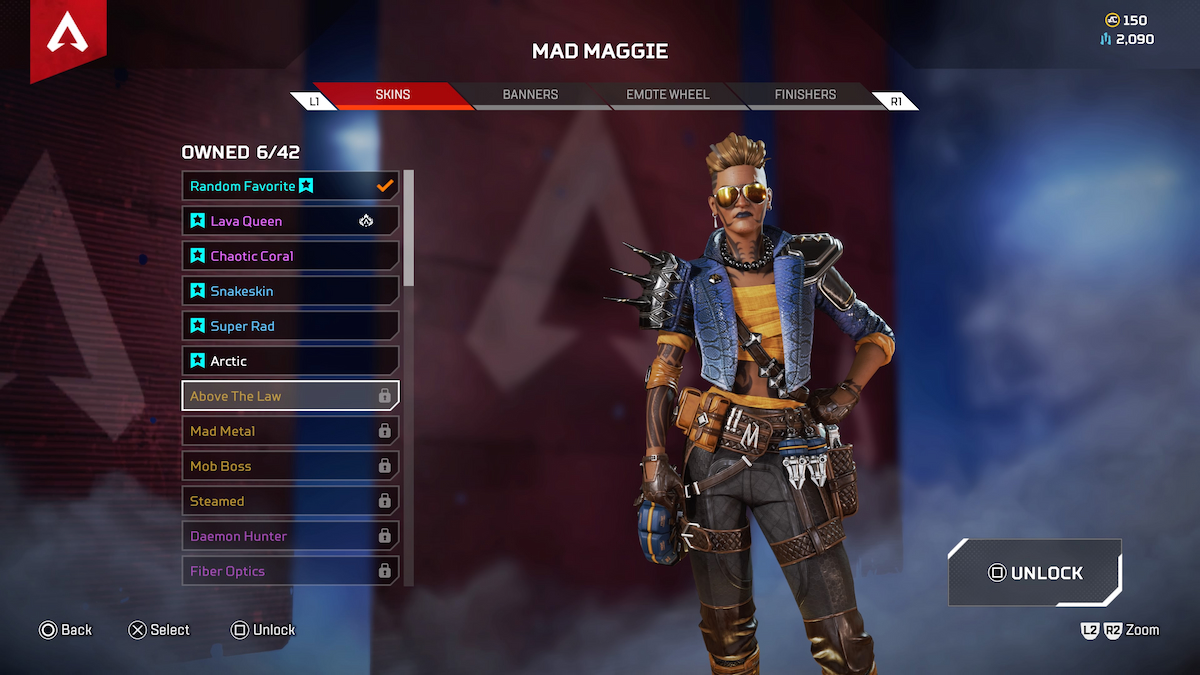The image size is (1200, 675).
Task: Preview the locked Mad Metal skin
Action: click(290, 431)
